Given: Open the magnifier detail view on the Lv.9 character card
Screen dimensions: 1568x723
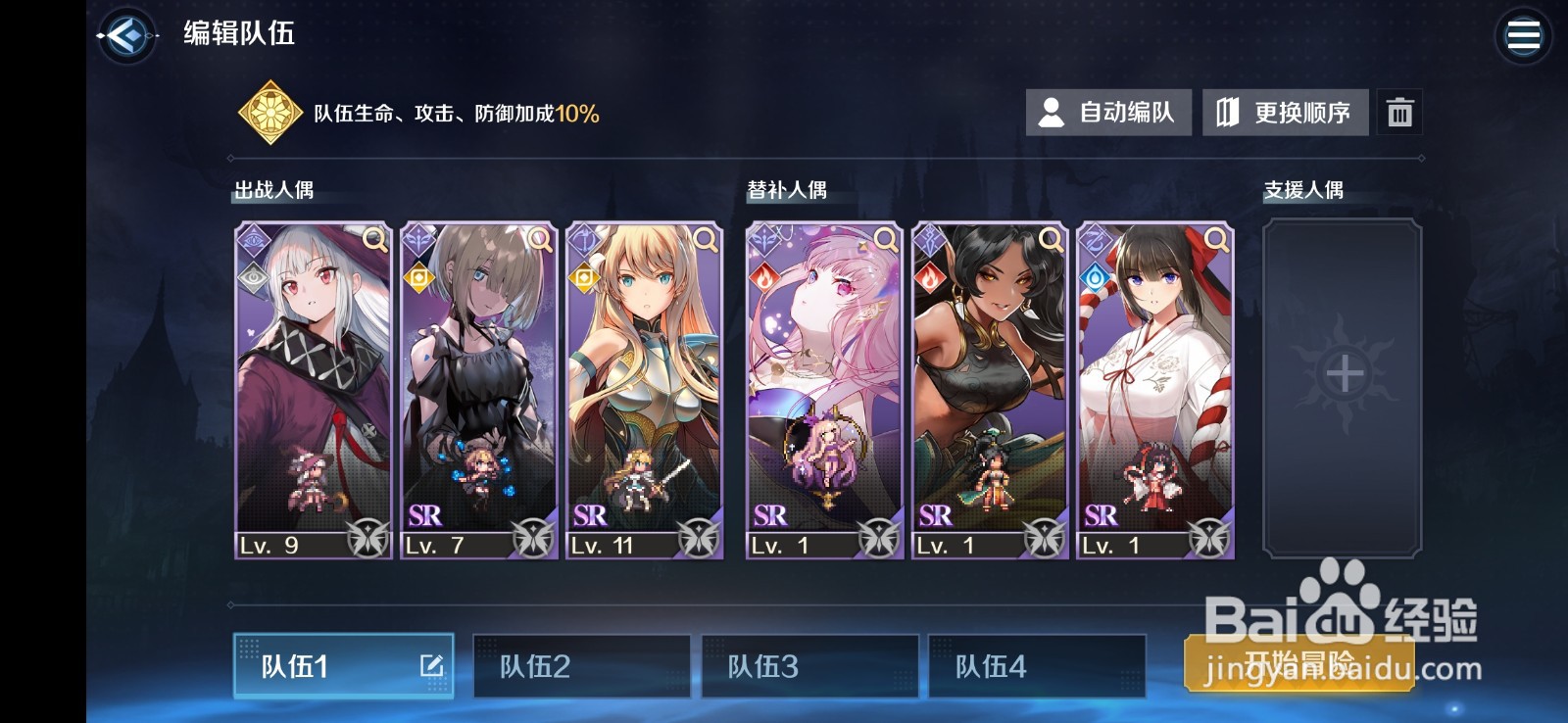Looking at the screenshot, I should click(x=372, y=239).
